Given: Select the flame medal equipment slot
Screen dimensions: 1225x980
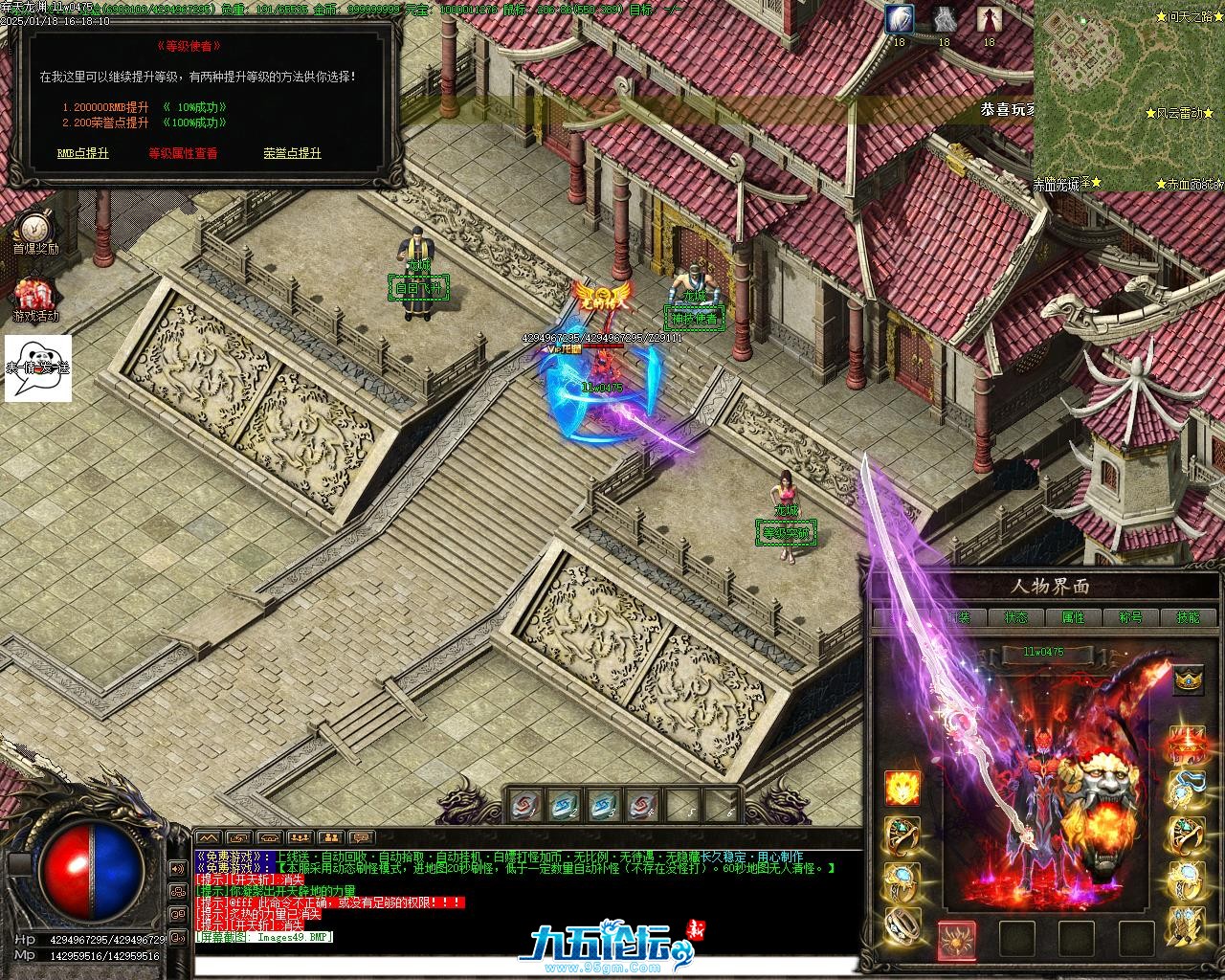Looking at the screenshot, I should [x=902, y=789].
